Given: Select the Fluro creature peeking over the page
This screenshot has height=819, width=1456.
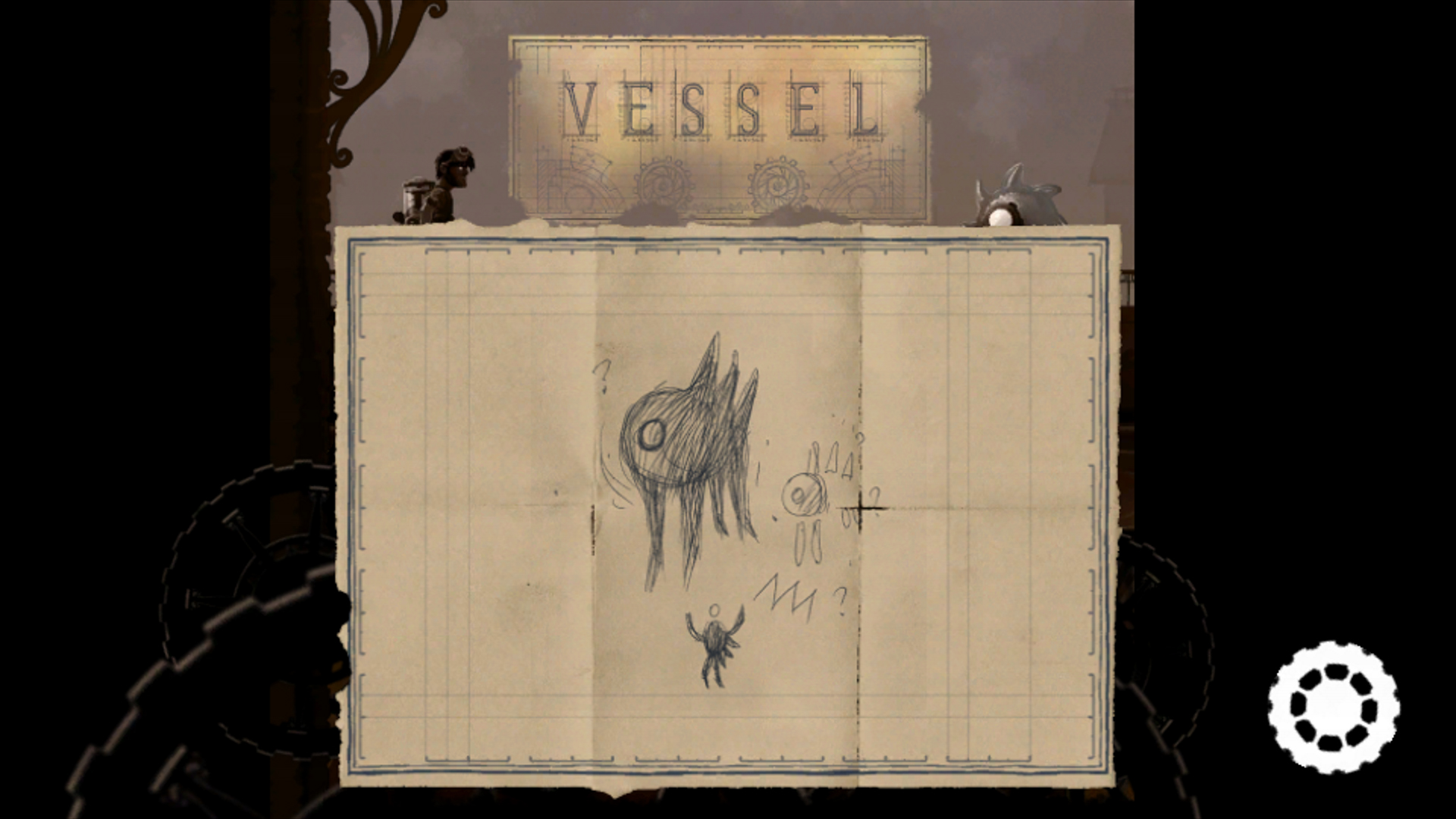Looking at the screenshot, I should pos(1020,197).
